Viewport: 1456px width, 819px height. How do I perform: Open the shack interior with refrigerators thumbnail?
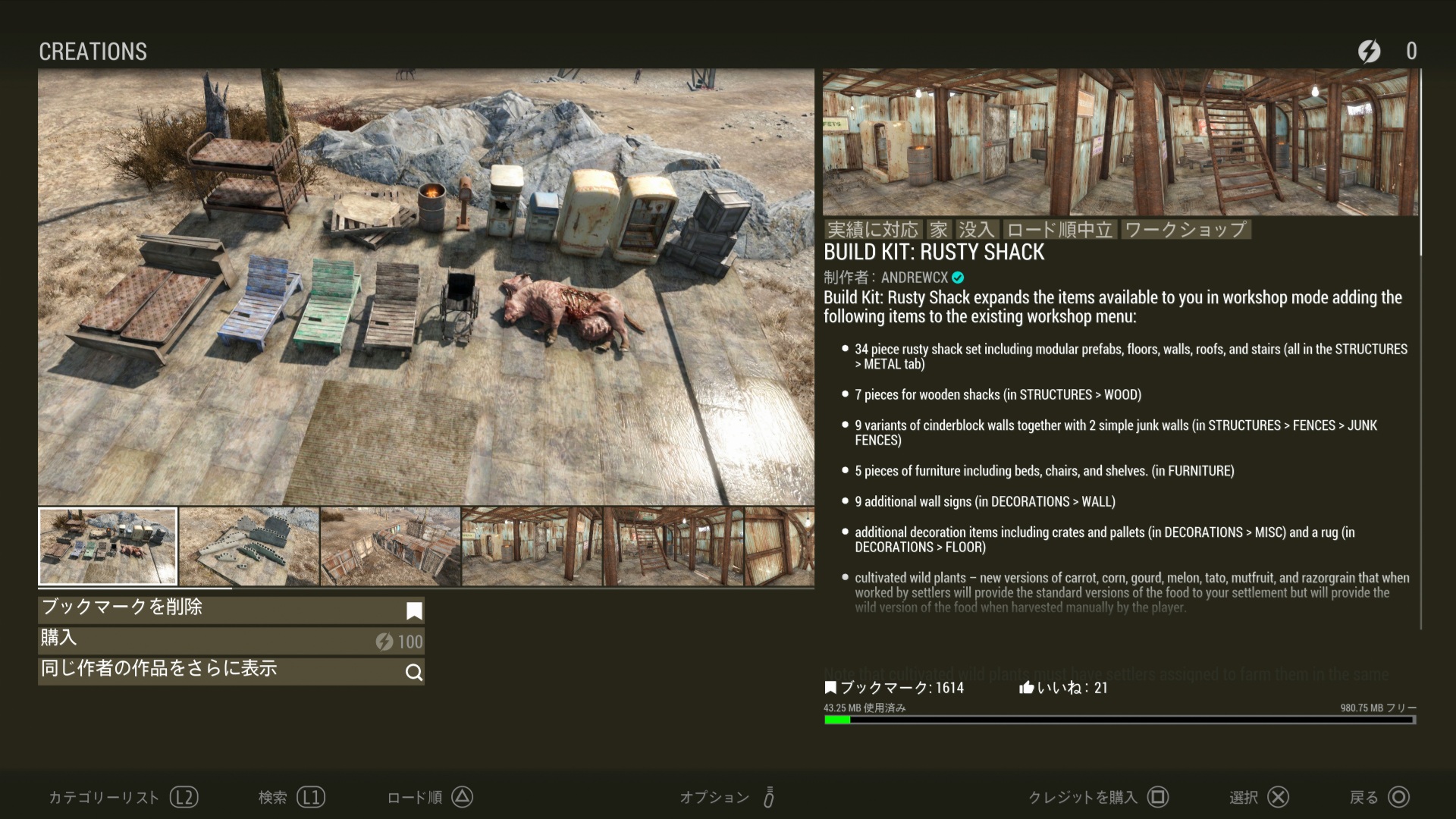(532, 546)
